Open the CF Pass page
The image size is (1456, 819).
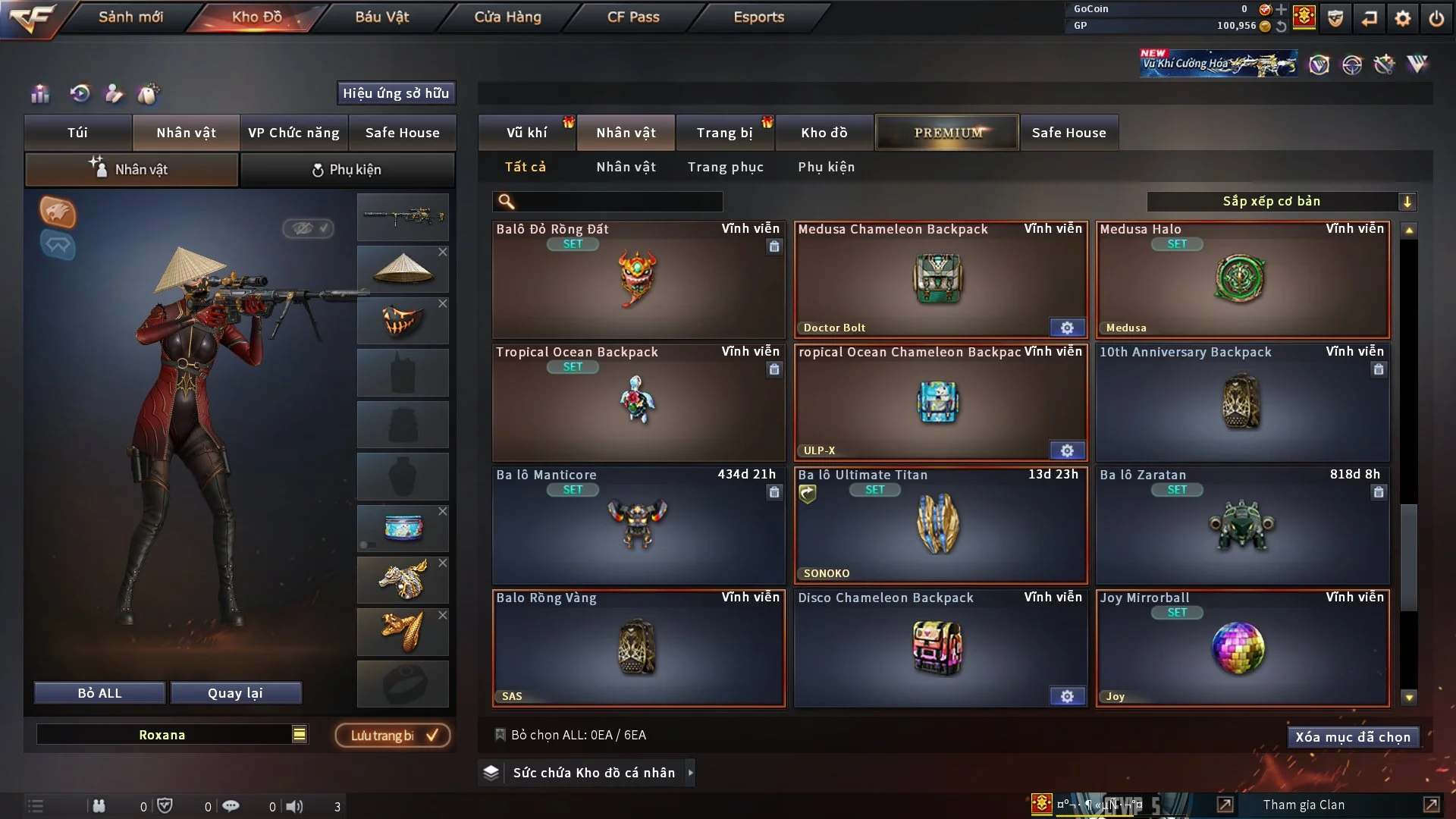(633, 17)
